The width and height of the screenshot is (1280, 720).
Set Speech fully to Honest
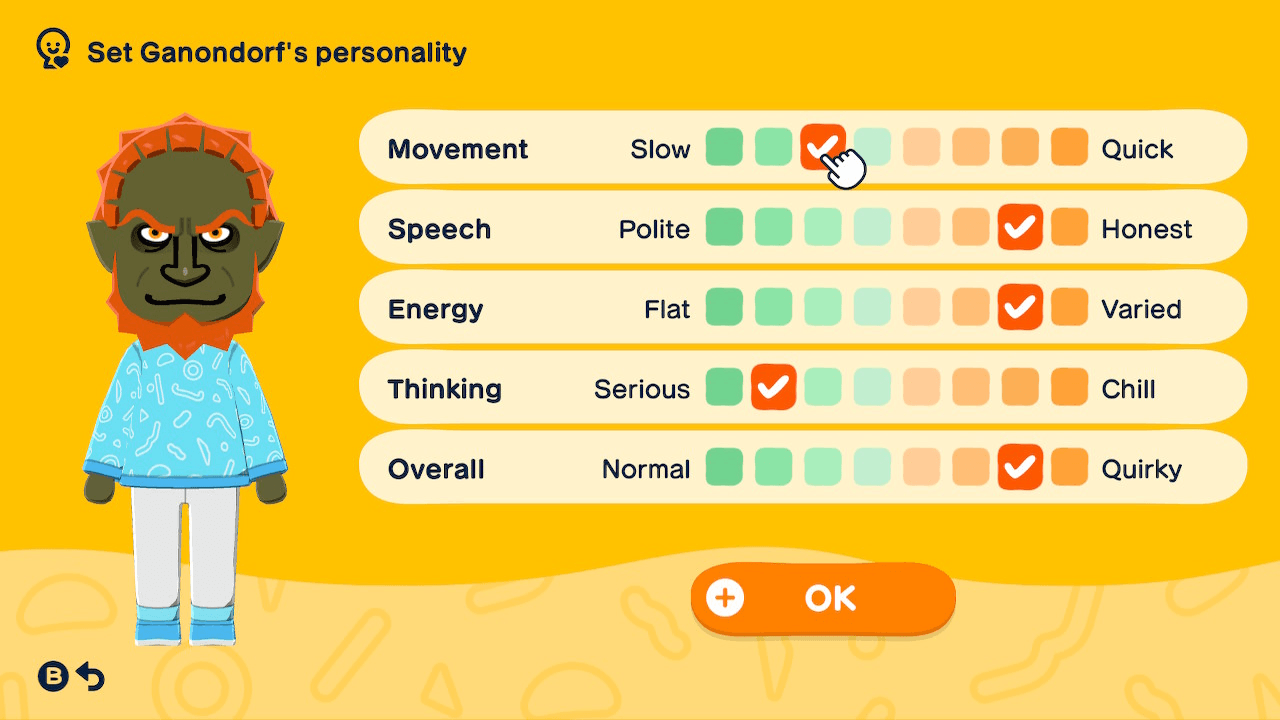click(1069, 227)
